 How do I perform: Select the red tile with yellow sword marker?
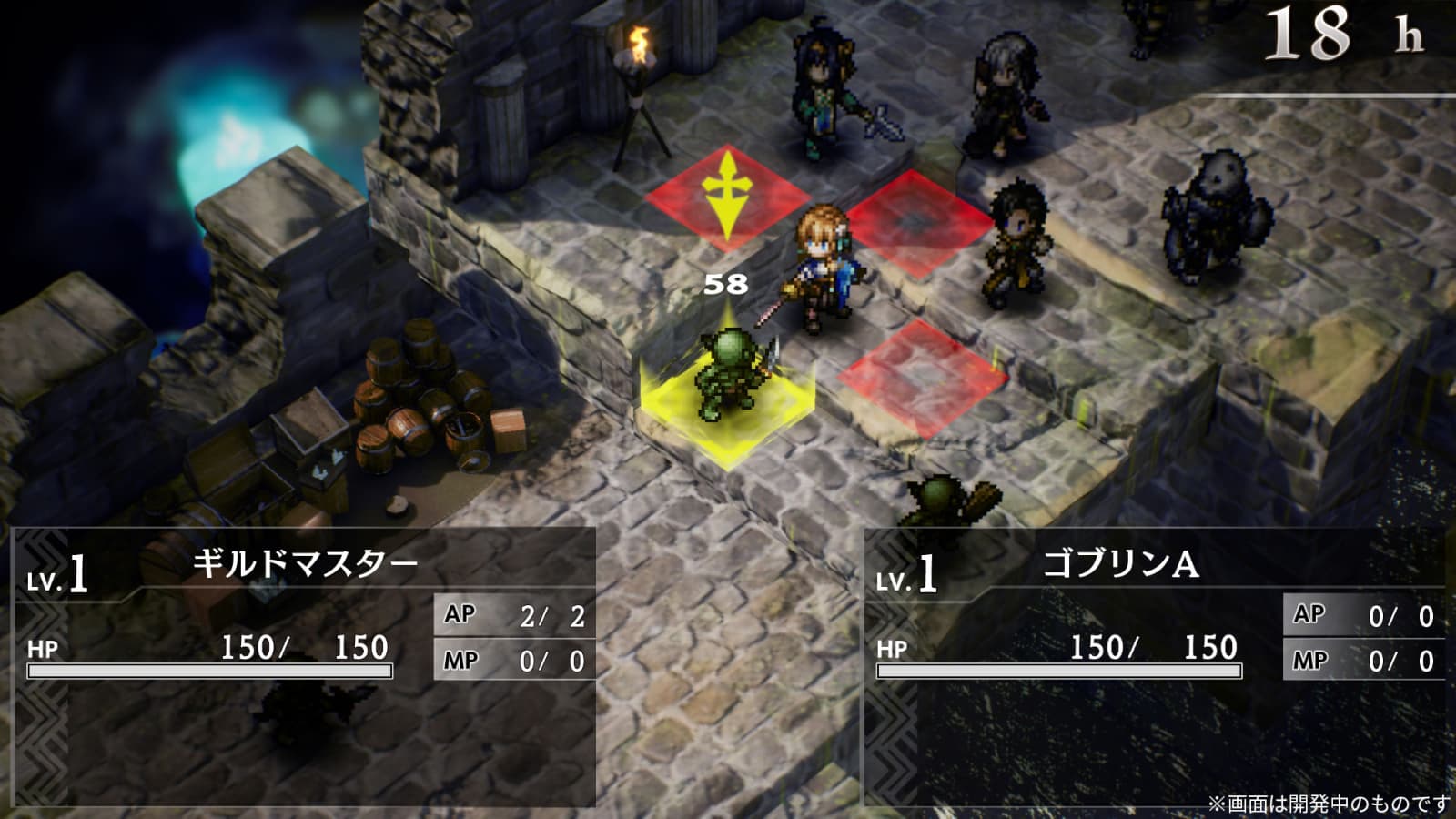pyautogui.click(x=726, y=197)
